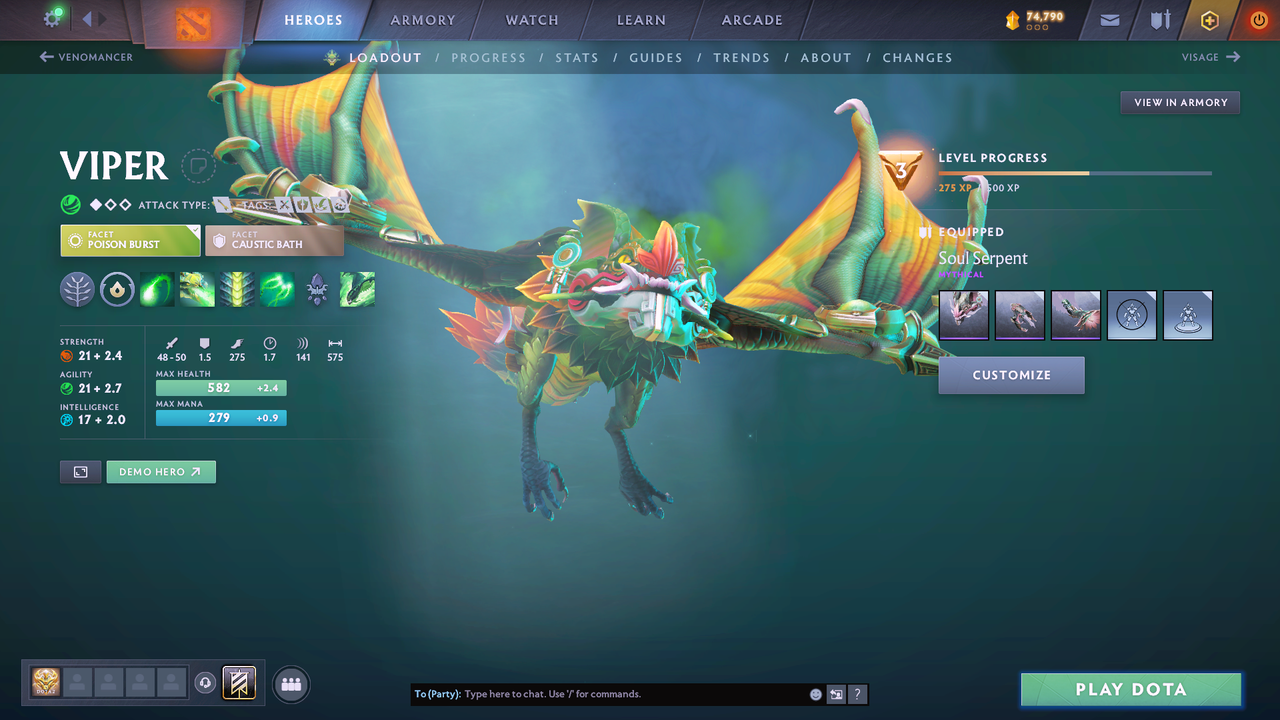Open the friends party icon near chat bar
Screen dimensions: 1280x720
pos(289,683)
